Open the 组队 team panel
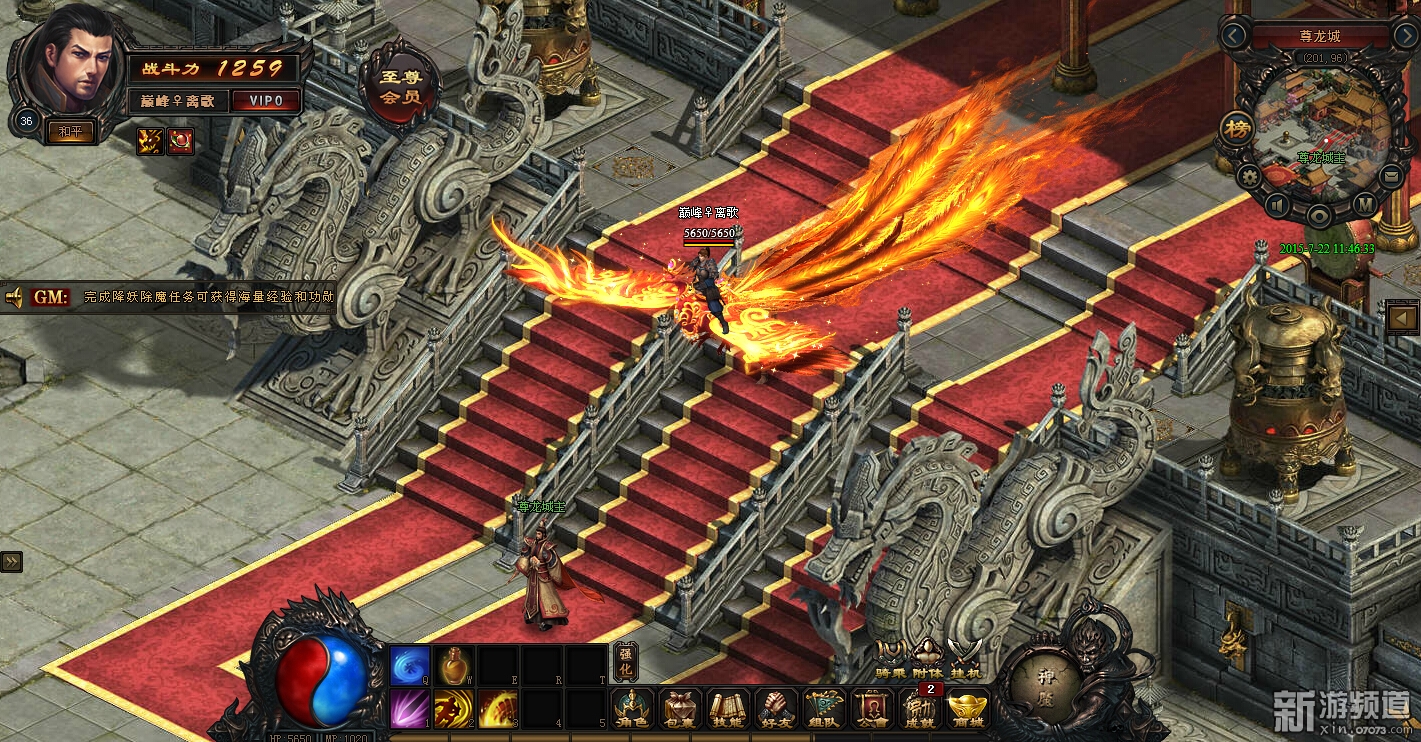 tap(824, 709)
